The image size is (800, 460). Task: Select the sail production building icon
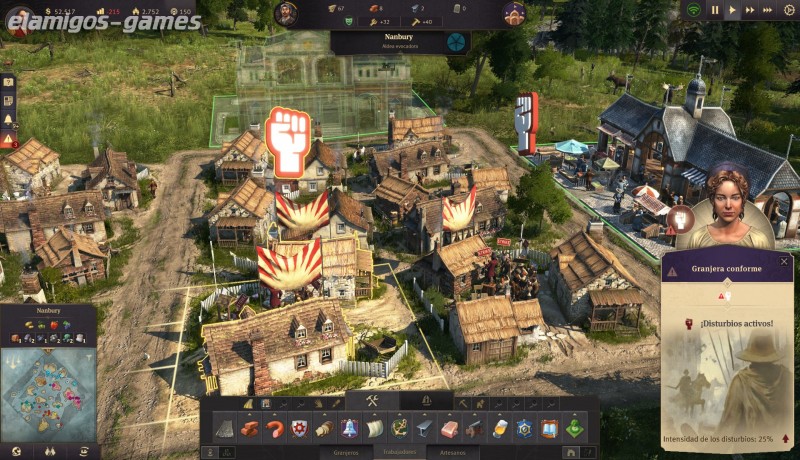[x=374, y=428]
